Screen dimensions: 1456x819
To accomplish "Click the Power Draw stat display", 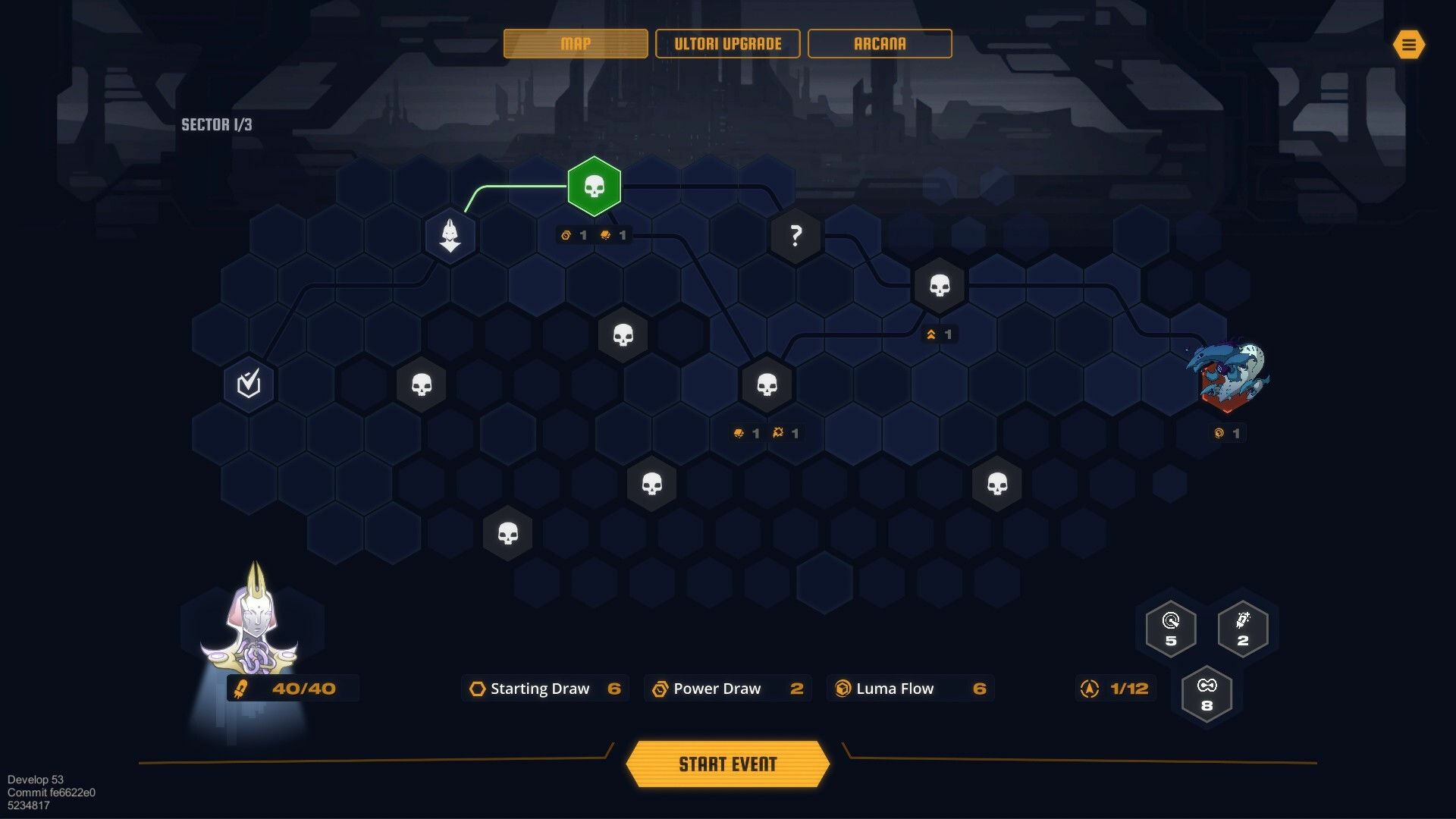I will click(x=726, y=688).
